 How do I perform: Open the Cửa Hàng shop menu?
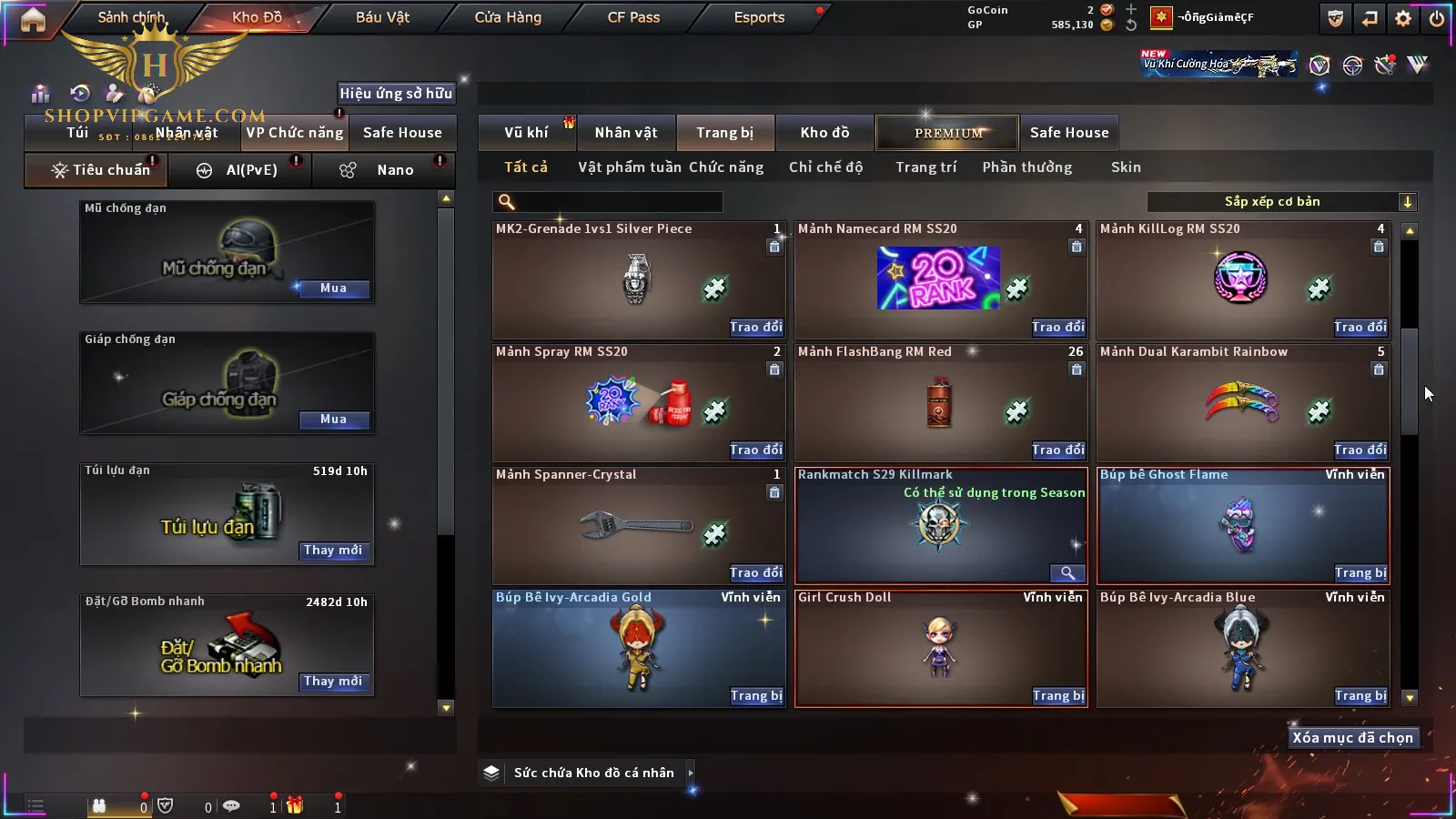click(x=508, y=17)
